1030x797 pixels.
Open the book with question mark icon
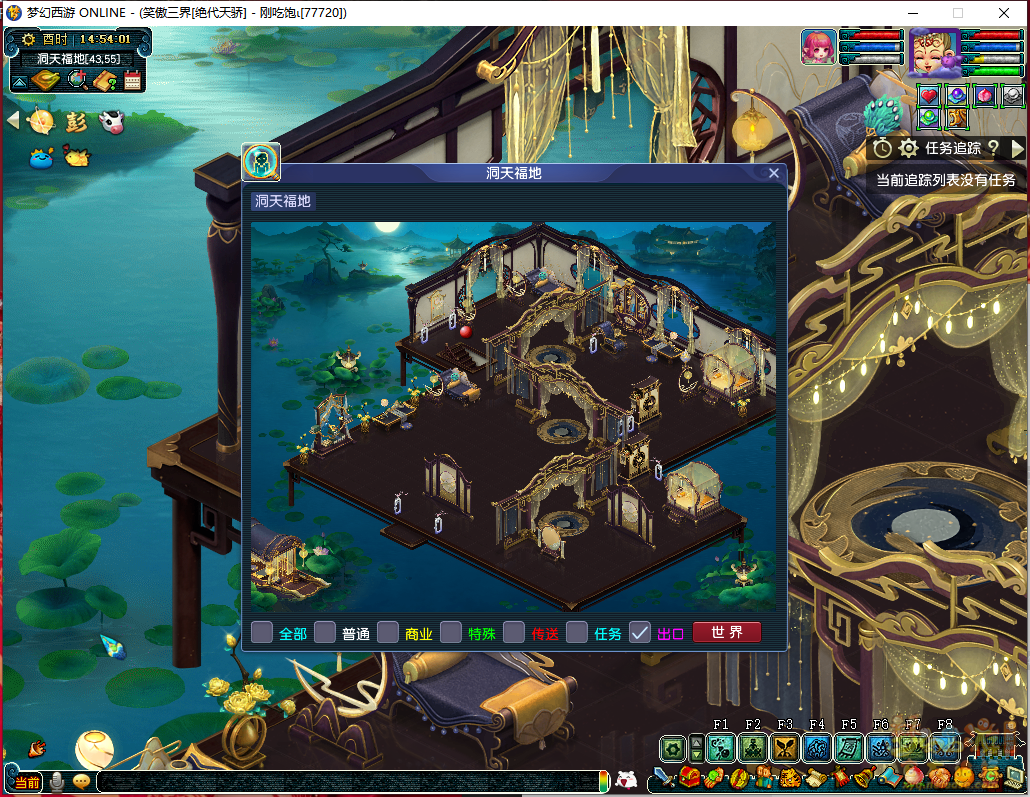106,80
